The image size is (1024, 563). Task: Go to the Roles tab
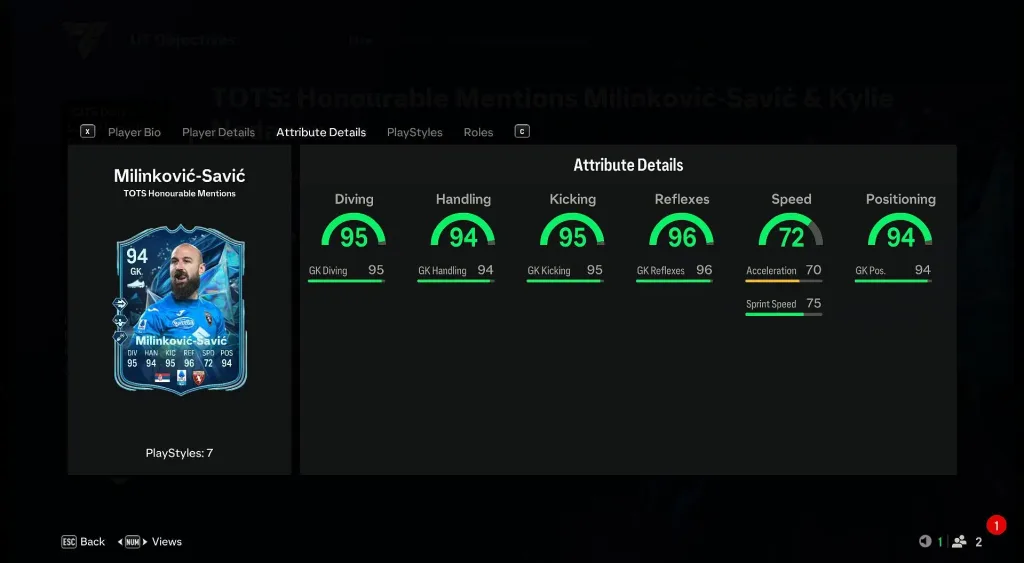click(478, 132)
